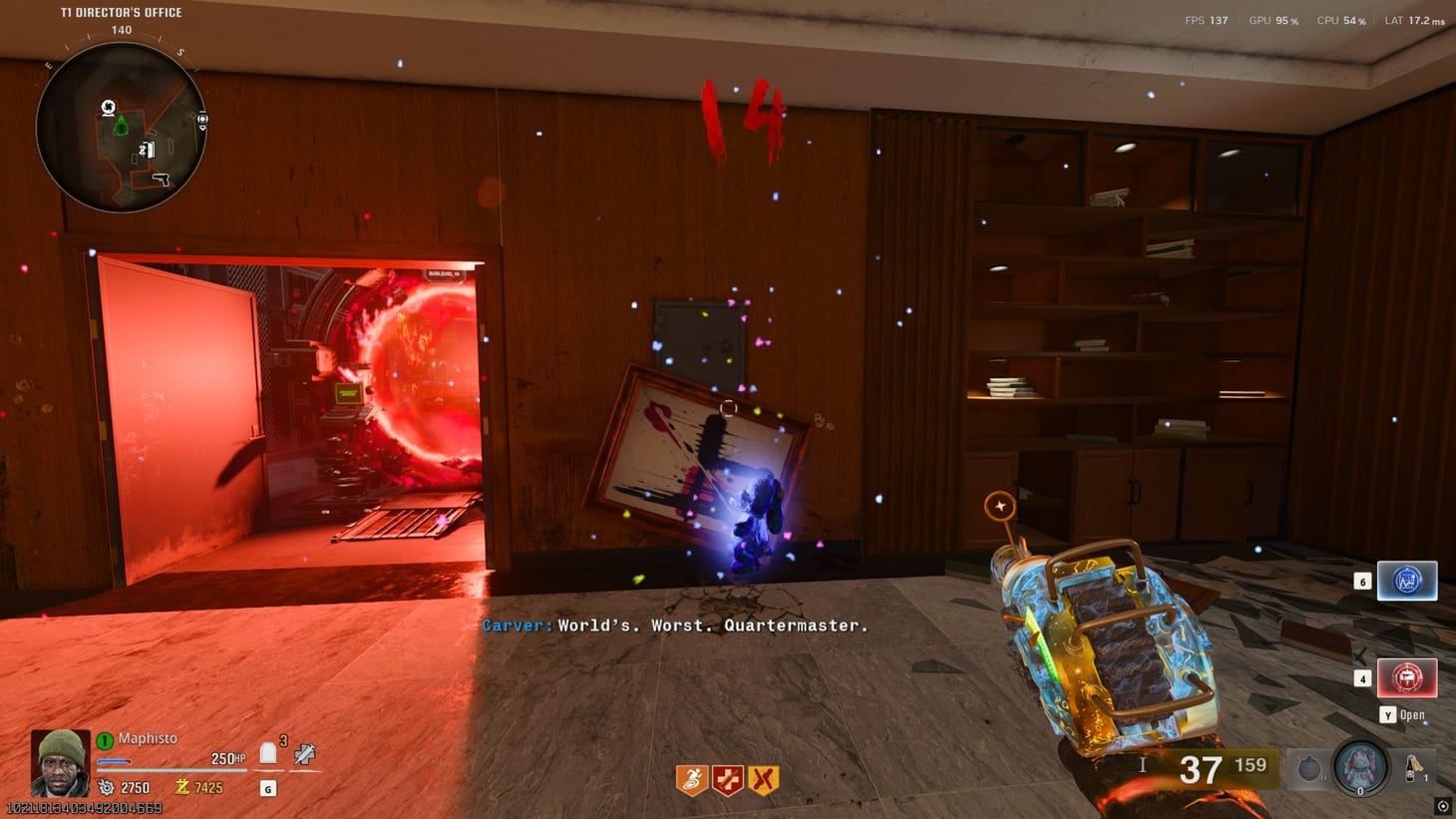
Task: Click the frag grenade icon near ammo counter
Action: tap(1308, 767)
